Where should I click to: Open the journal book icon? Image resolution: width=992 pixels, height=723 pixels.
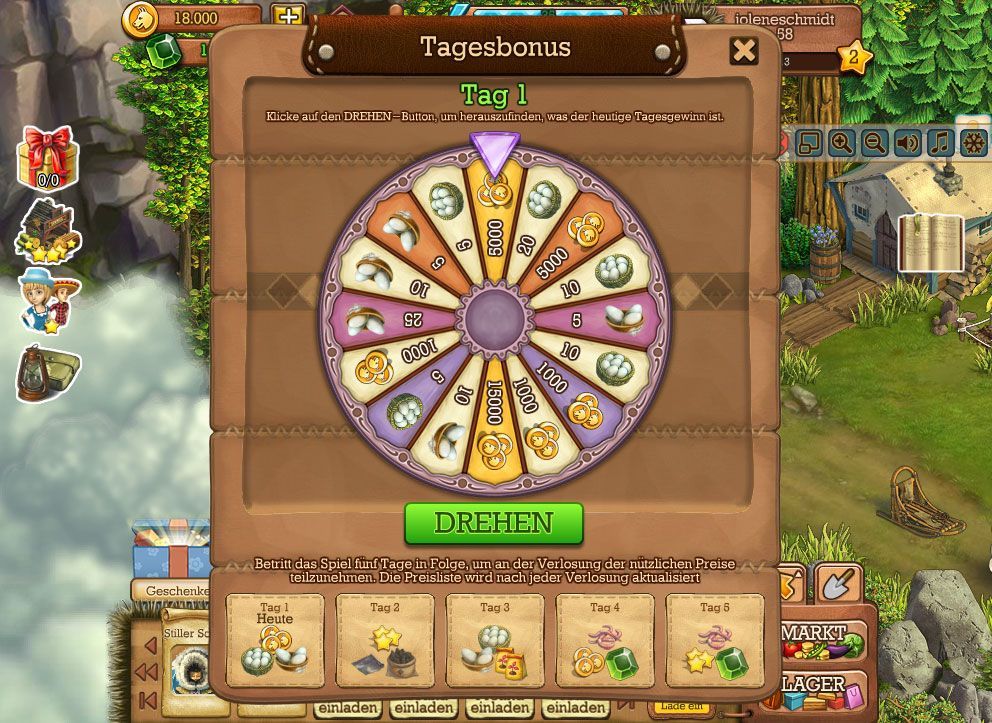pyautogui.click(x=930, y=243)
